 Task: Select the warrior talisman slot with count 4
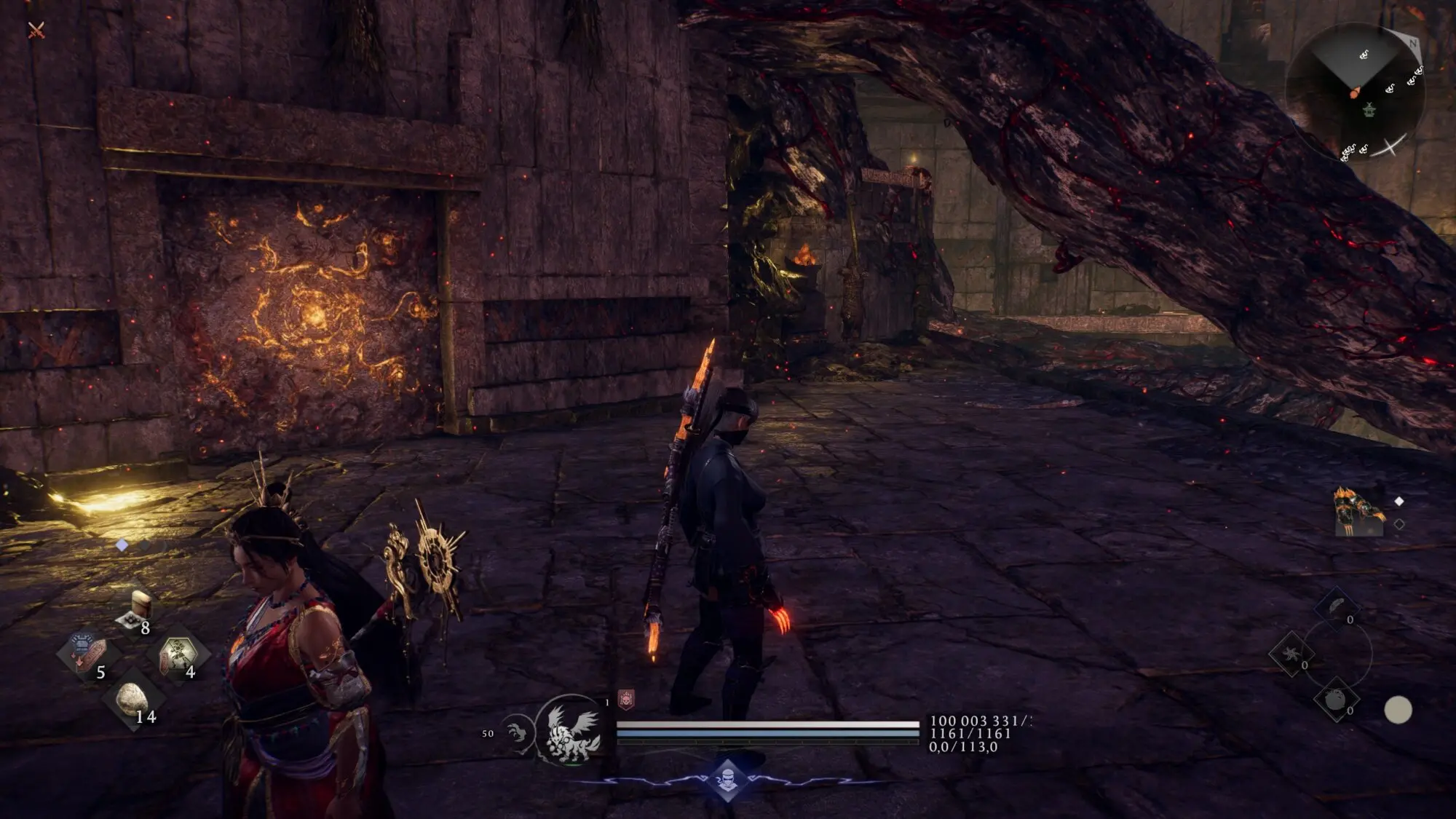[178, 653]
